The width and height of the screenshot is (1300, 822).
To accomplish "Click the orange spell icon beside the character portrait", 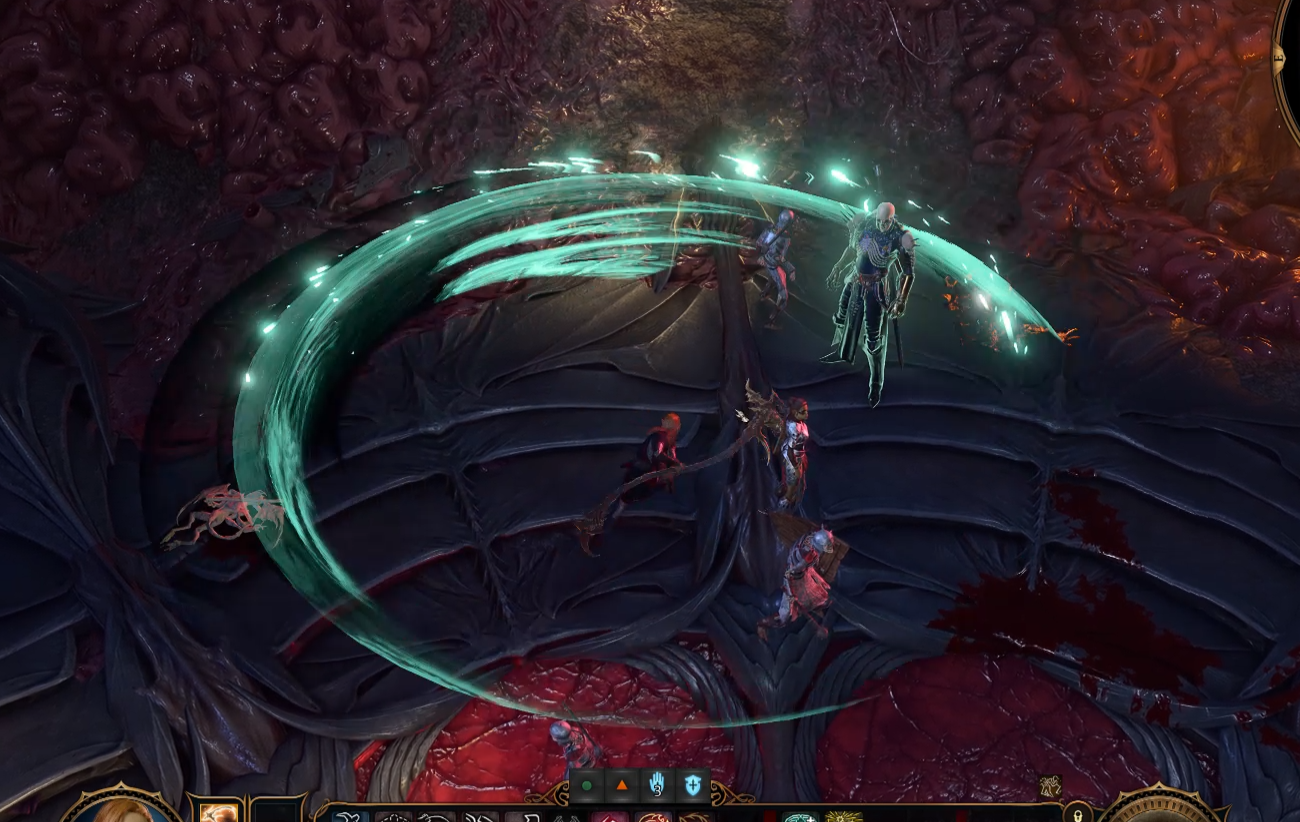I will (219, 814).
